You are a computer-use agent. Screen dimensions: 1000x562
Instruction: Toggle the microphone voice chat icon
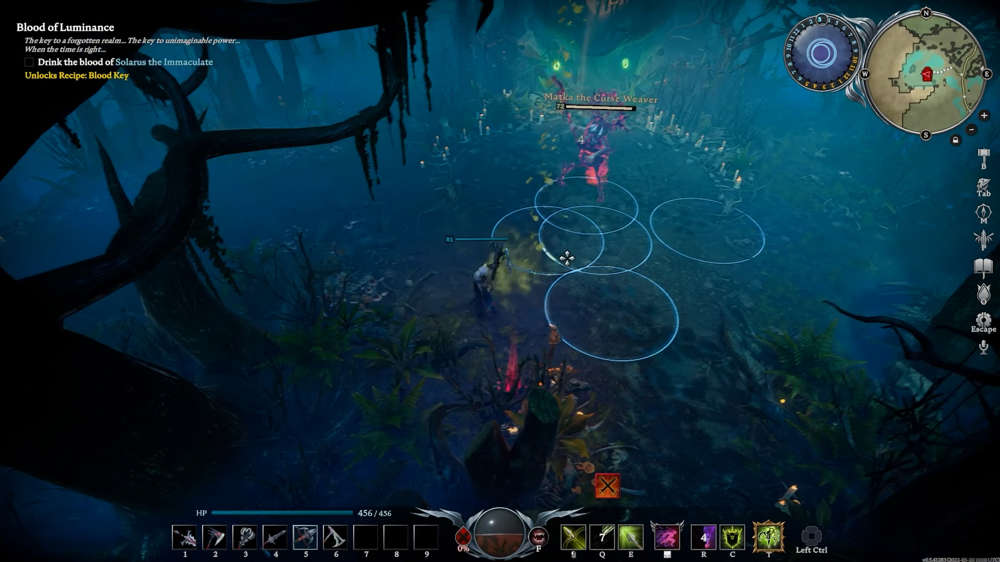pos(983,347)
